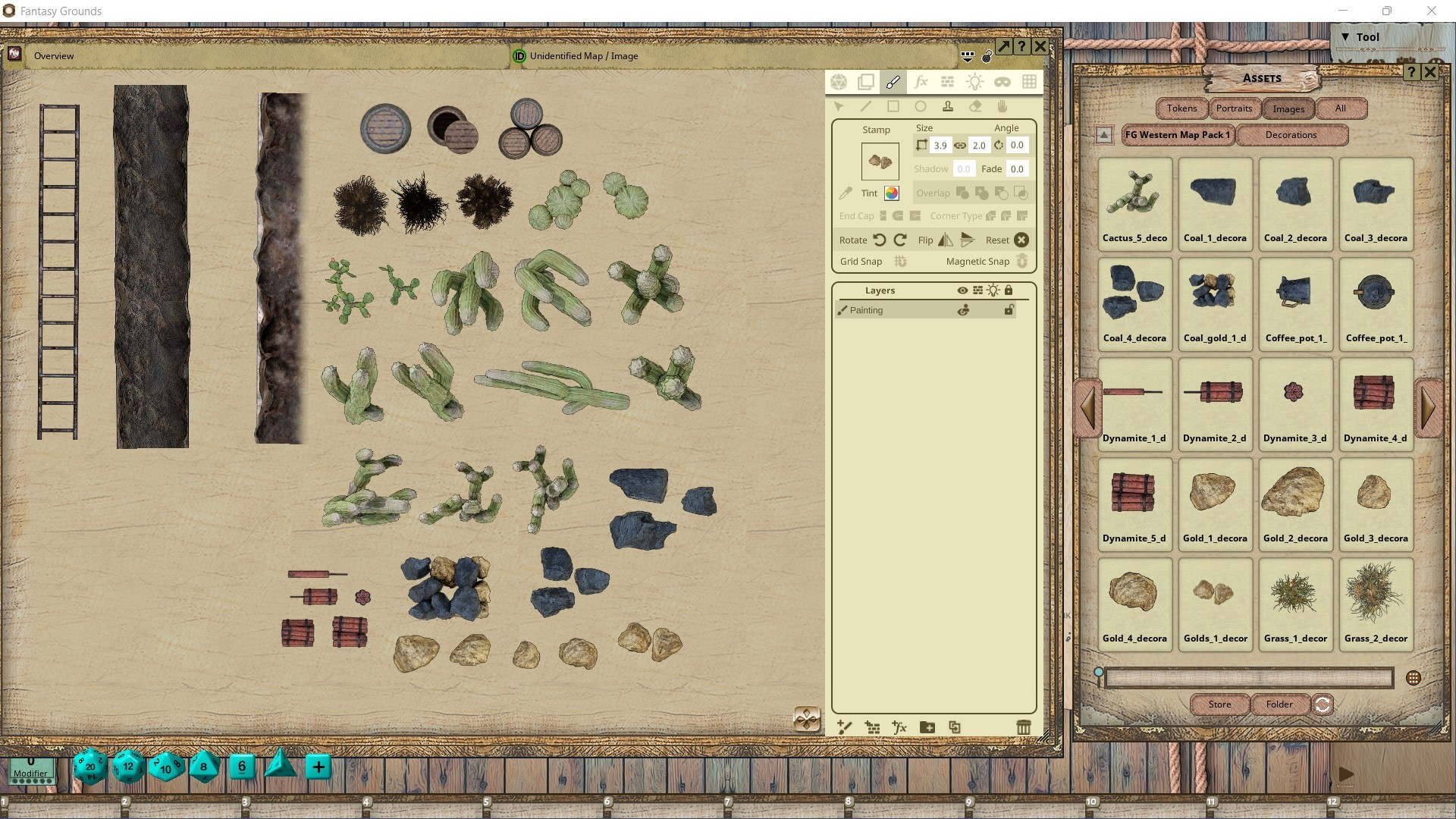Collapse the Tool panel header chevron

coord(1346,36)
